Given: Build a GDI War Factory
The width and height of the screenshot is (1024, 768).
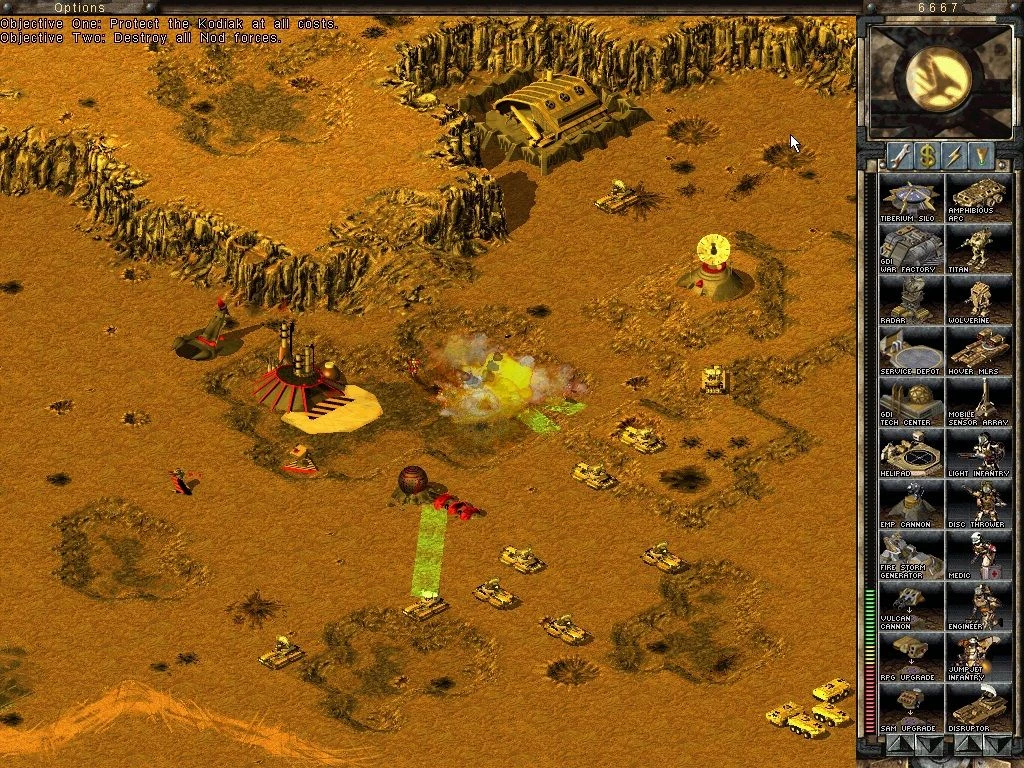Looking at the screenshot, I should click(910, 249).
